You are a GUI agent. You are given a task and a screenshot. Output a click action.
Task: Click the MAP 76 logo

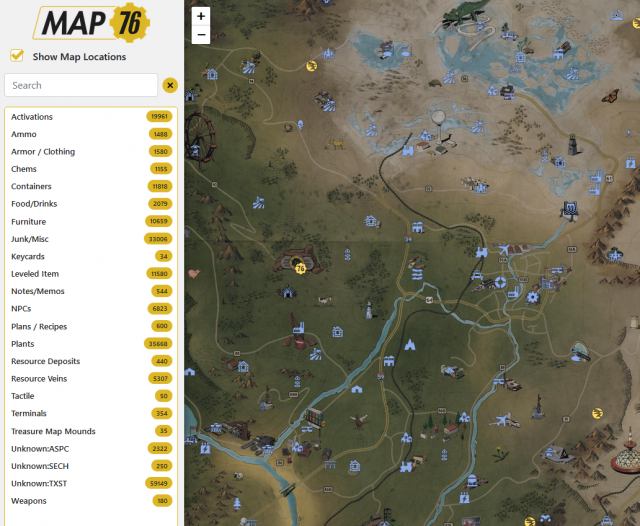pyautogui.click(x=90, y=22)
